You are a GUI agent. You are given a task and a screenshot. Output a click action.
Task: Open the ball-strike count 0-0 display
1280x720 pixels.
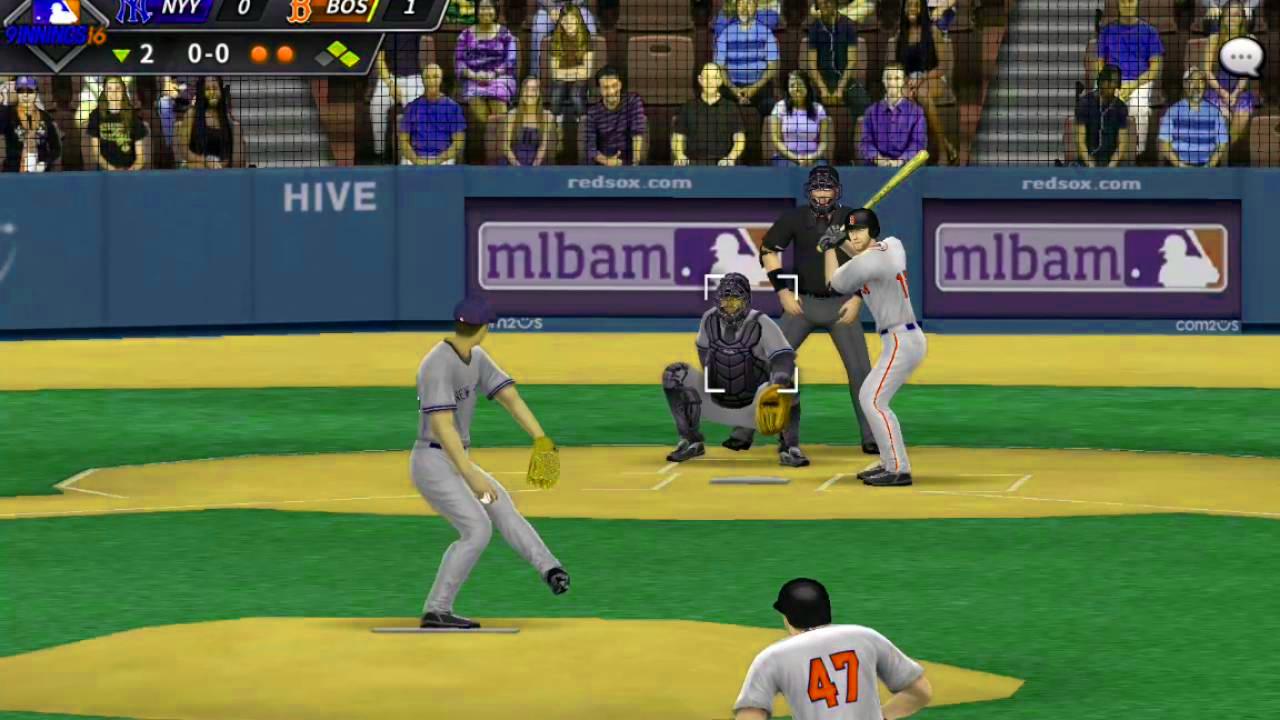point(207,54)
